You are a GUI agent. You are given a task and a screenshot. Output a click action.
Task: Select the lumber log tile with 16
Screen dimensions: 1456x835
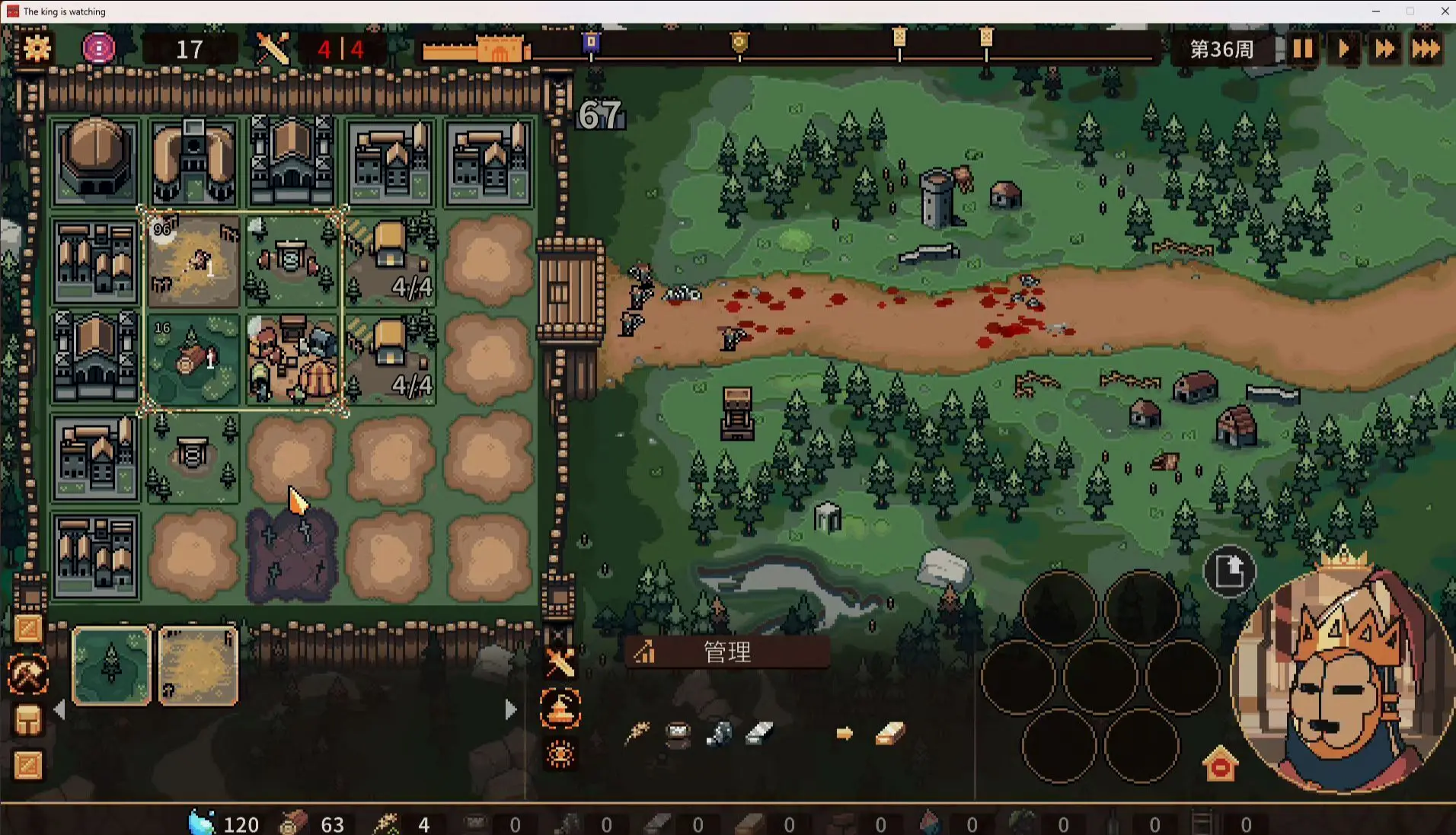coord(193,359)
